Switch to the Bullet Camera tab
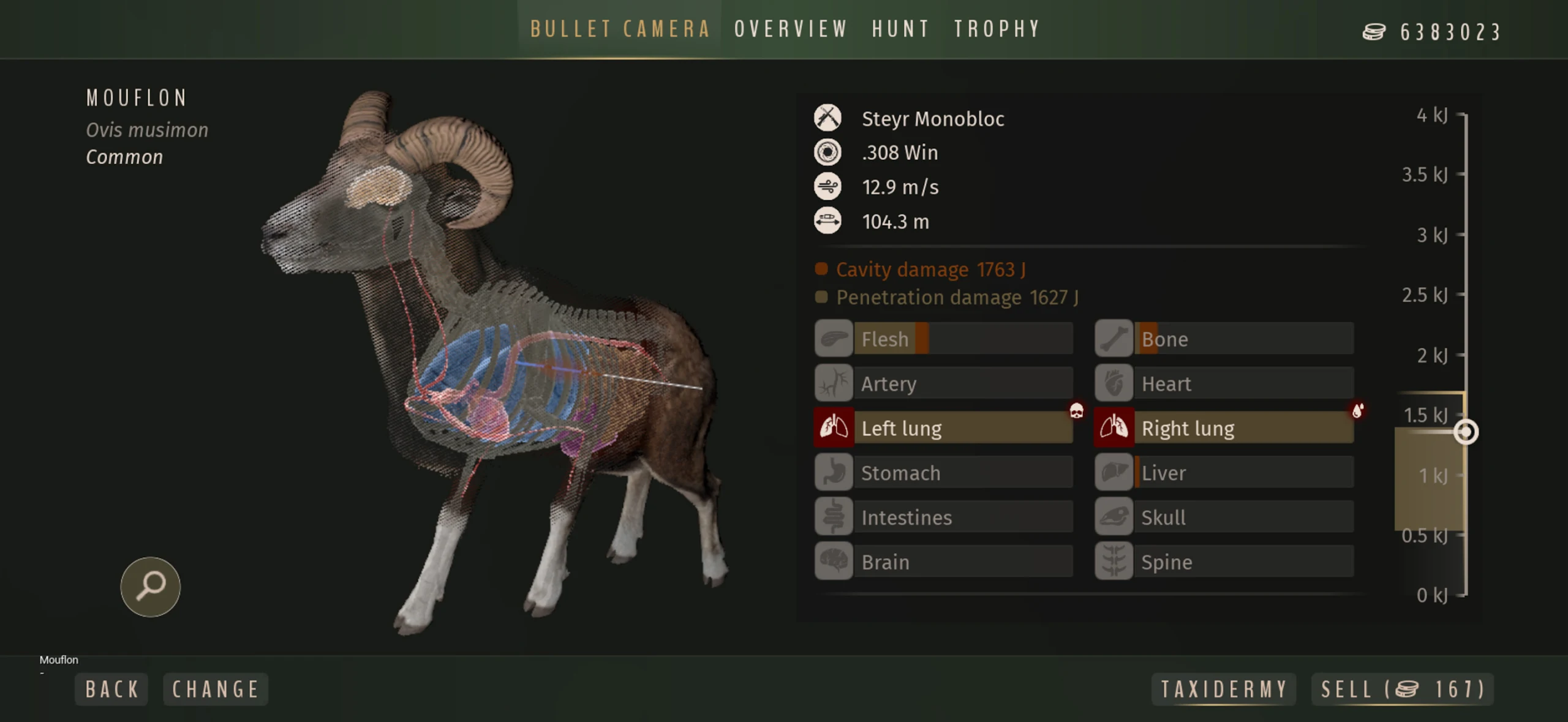The image size is (1568, 722). 620,29
